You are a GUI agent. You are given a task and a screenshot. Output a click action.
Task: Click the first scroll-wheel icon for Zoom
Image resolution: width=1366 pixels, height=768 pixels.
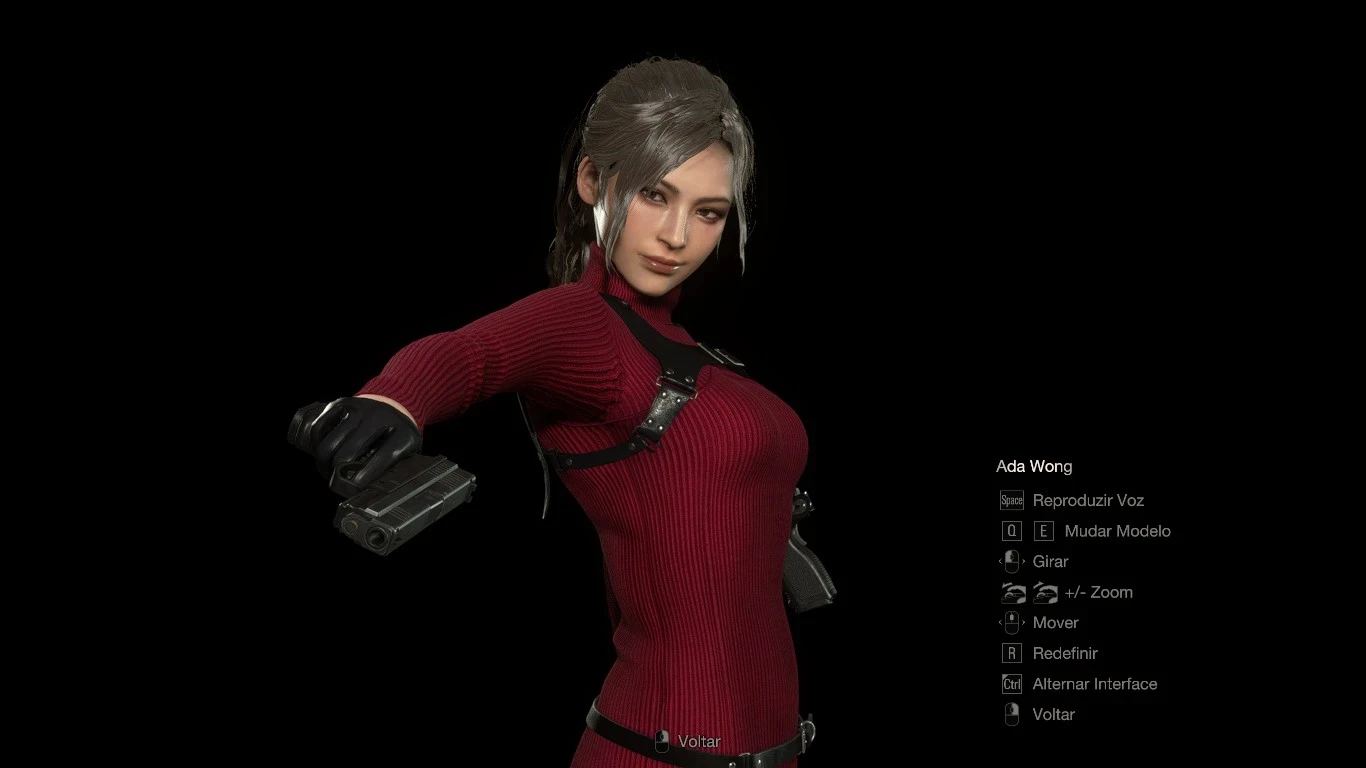coord(1011,592)
